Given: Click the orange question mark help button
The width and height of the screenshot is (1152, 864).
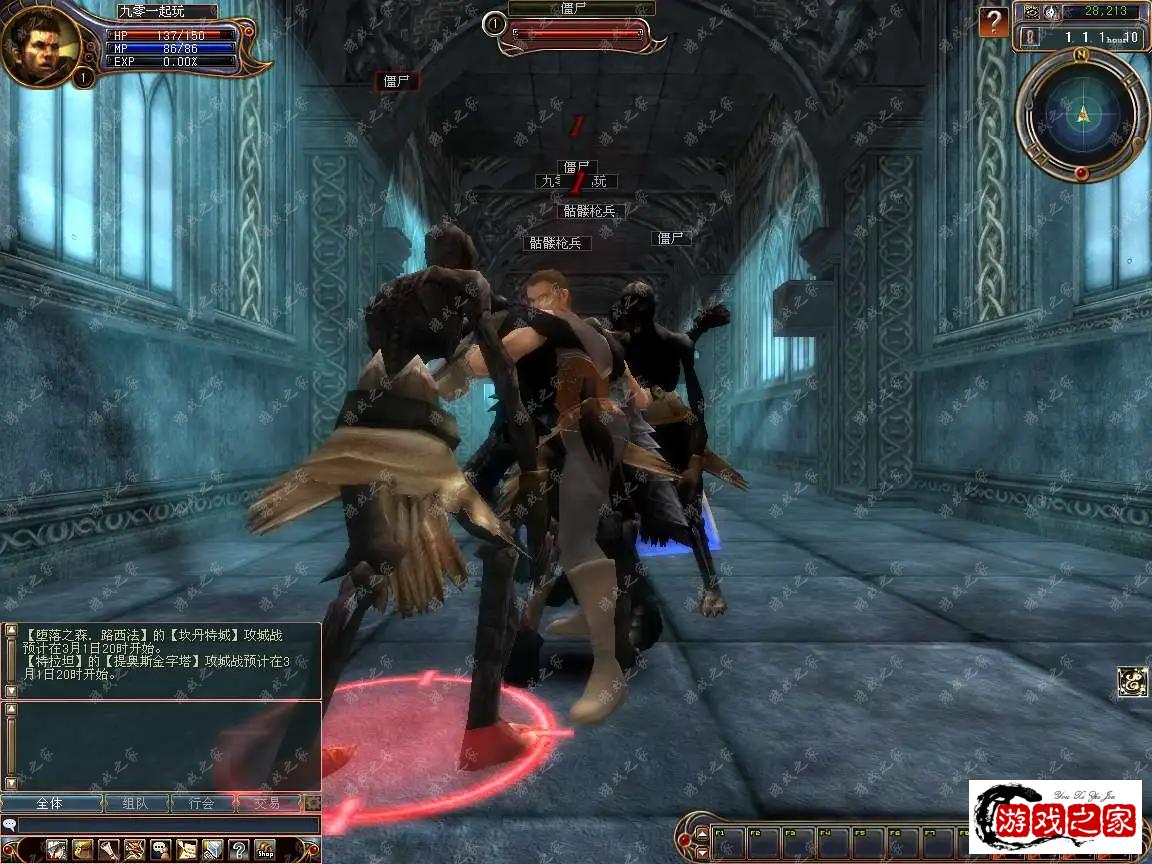Looking at the screenshot, I should pyautogui.click(x=993, y=21).
